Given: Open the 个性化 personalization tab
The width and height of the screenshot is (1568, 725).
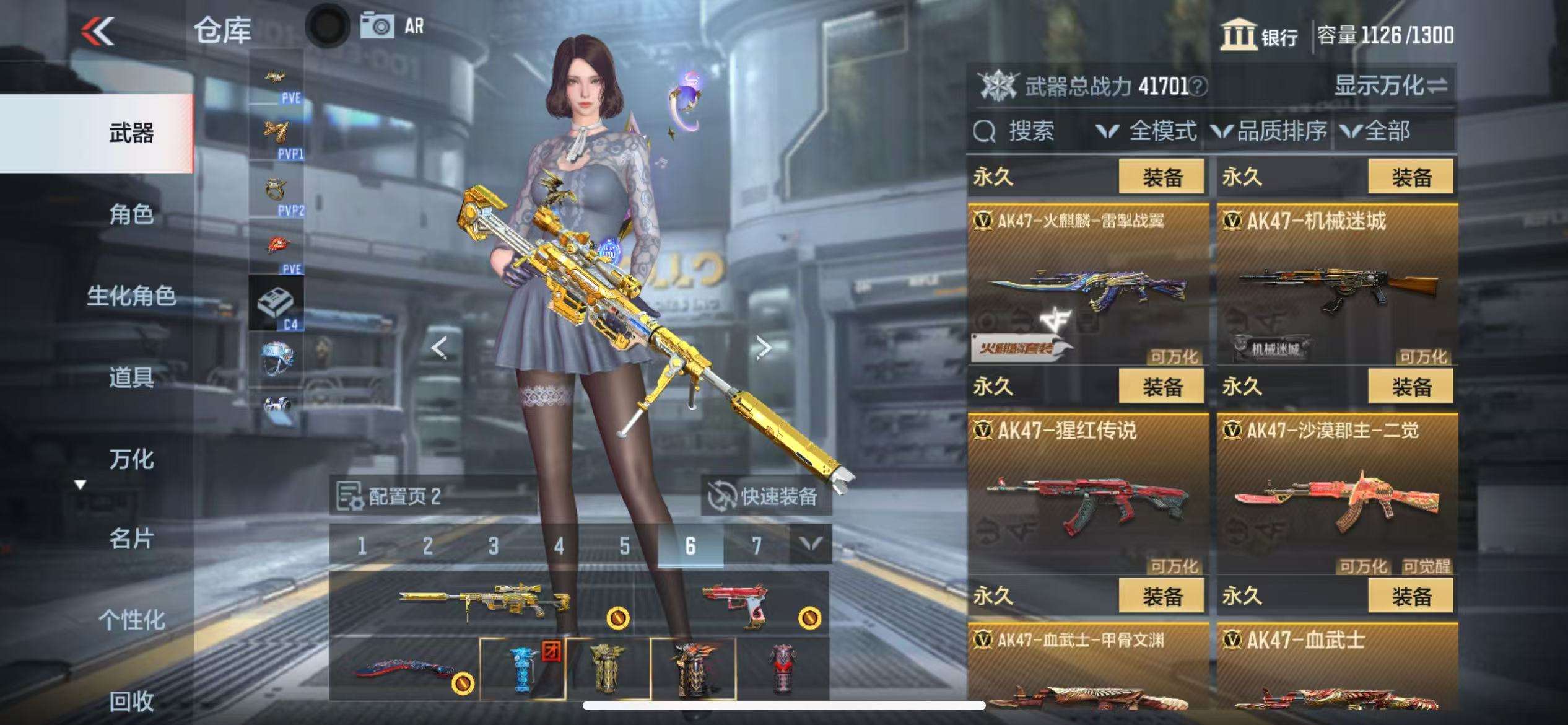Looking at the screenshot, I should pyautogui.click(x=131, y=619).
